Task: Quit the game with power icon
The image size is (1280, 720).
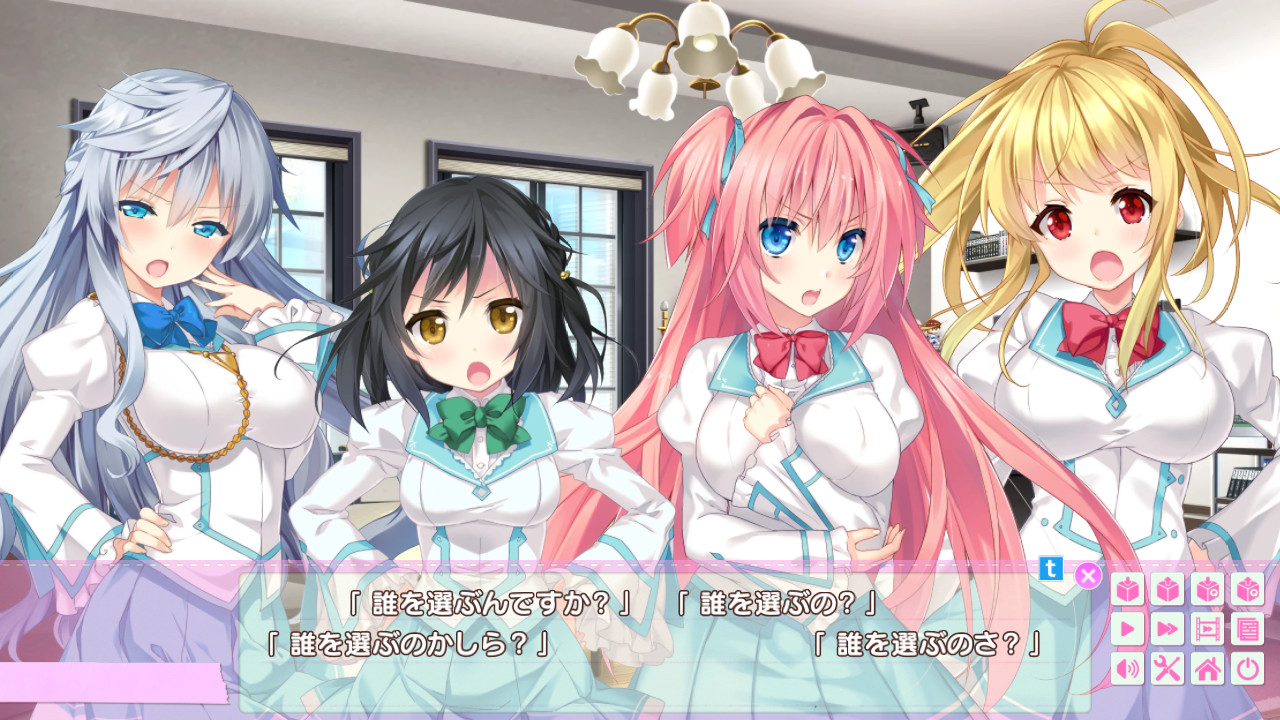Action: point(1248,668)
